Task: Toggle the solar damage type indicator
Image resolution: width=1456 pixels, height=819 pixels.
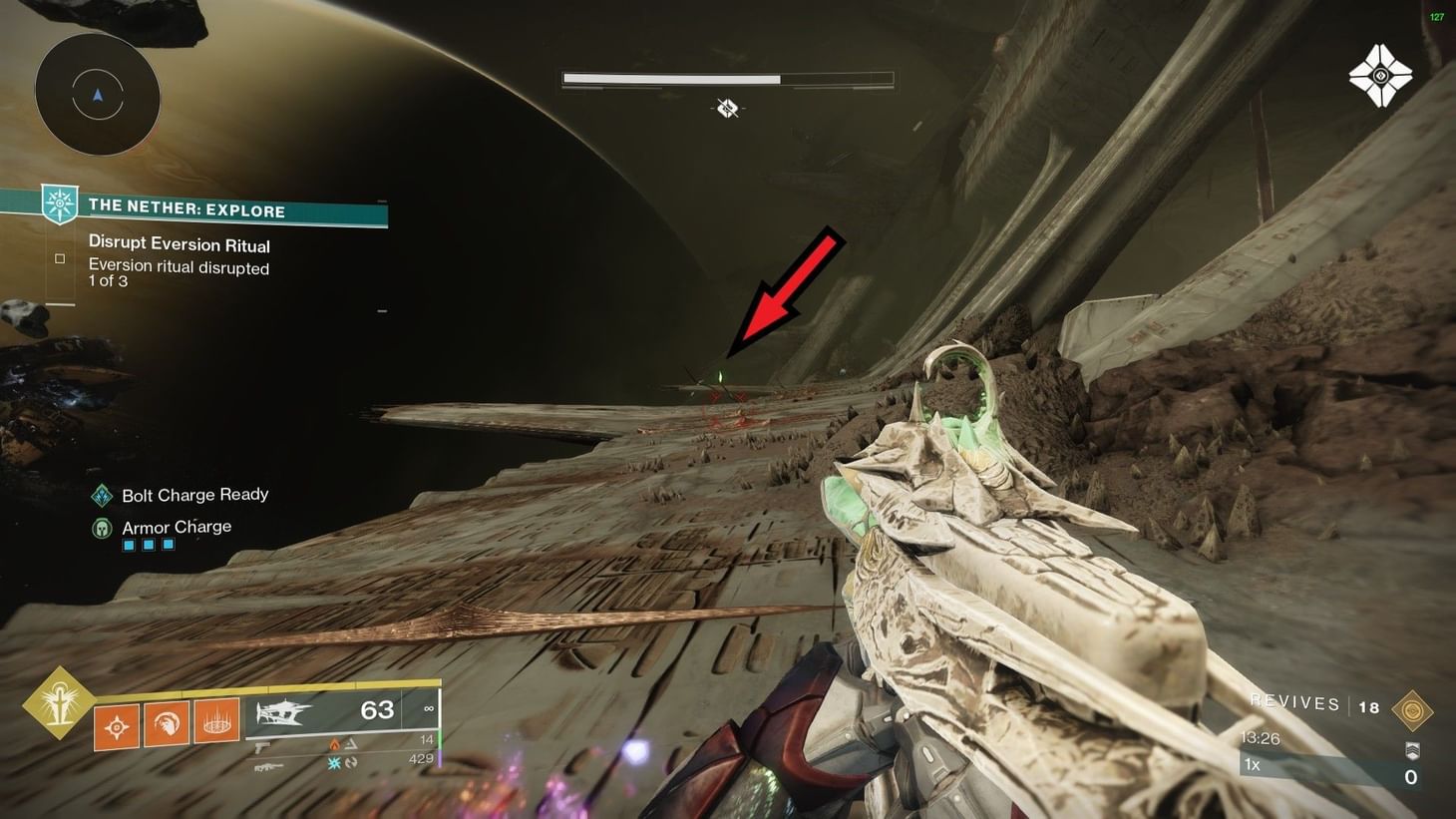Action: (333, 744)
